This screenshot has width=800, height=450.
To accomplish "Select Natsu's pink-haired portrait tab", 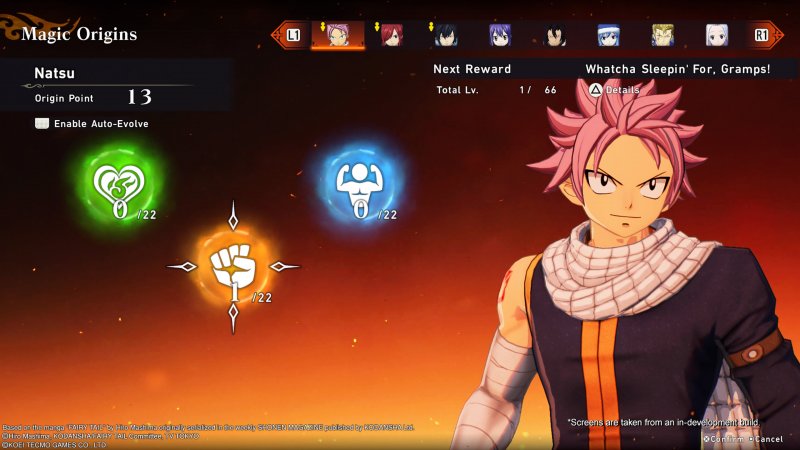I will 337,35.
